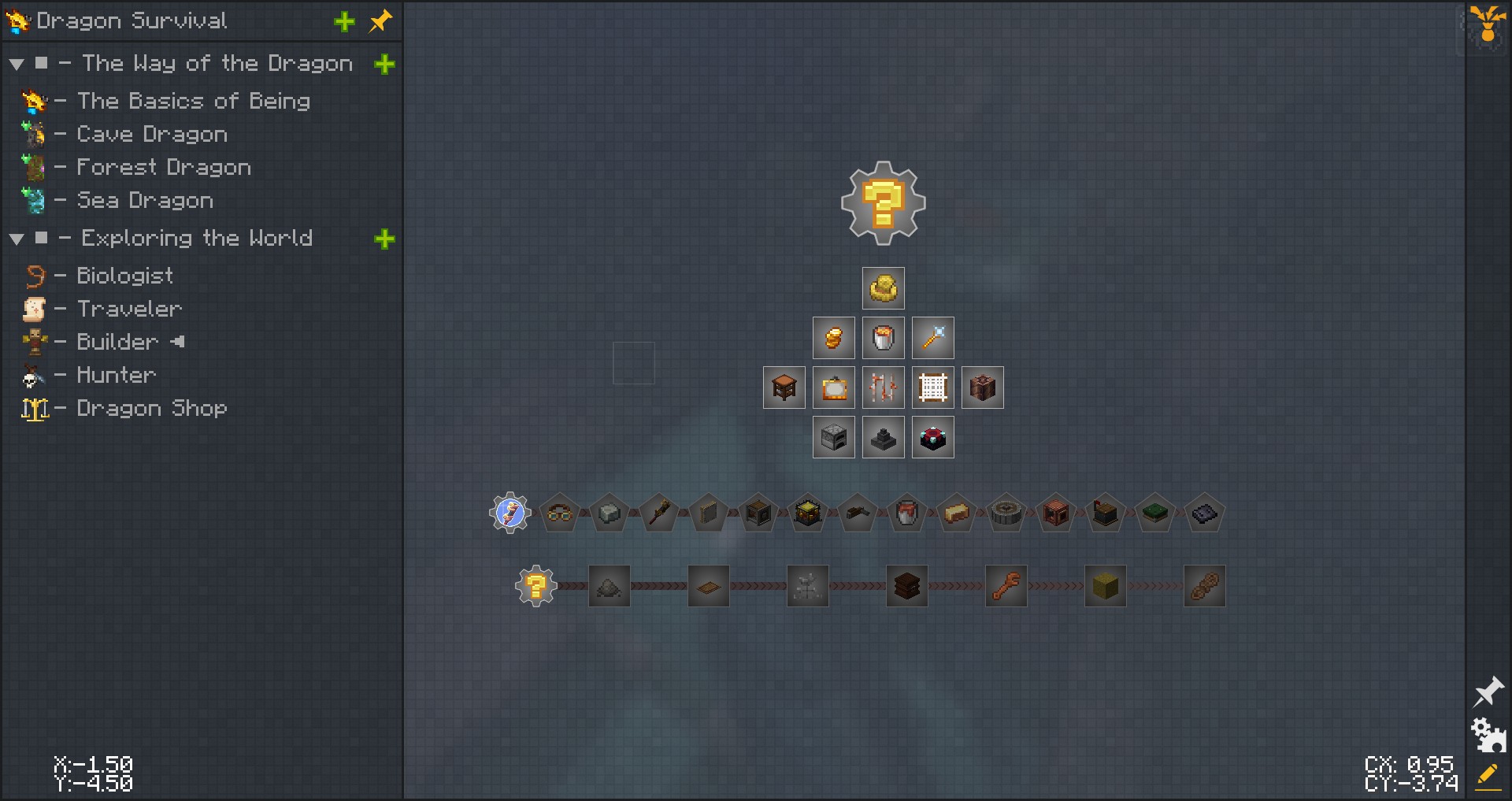1512x801 pixels.
Task: Select the Cave Dragon chapter
Action: 151,135
